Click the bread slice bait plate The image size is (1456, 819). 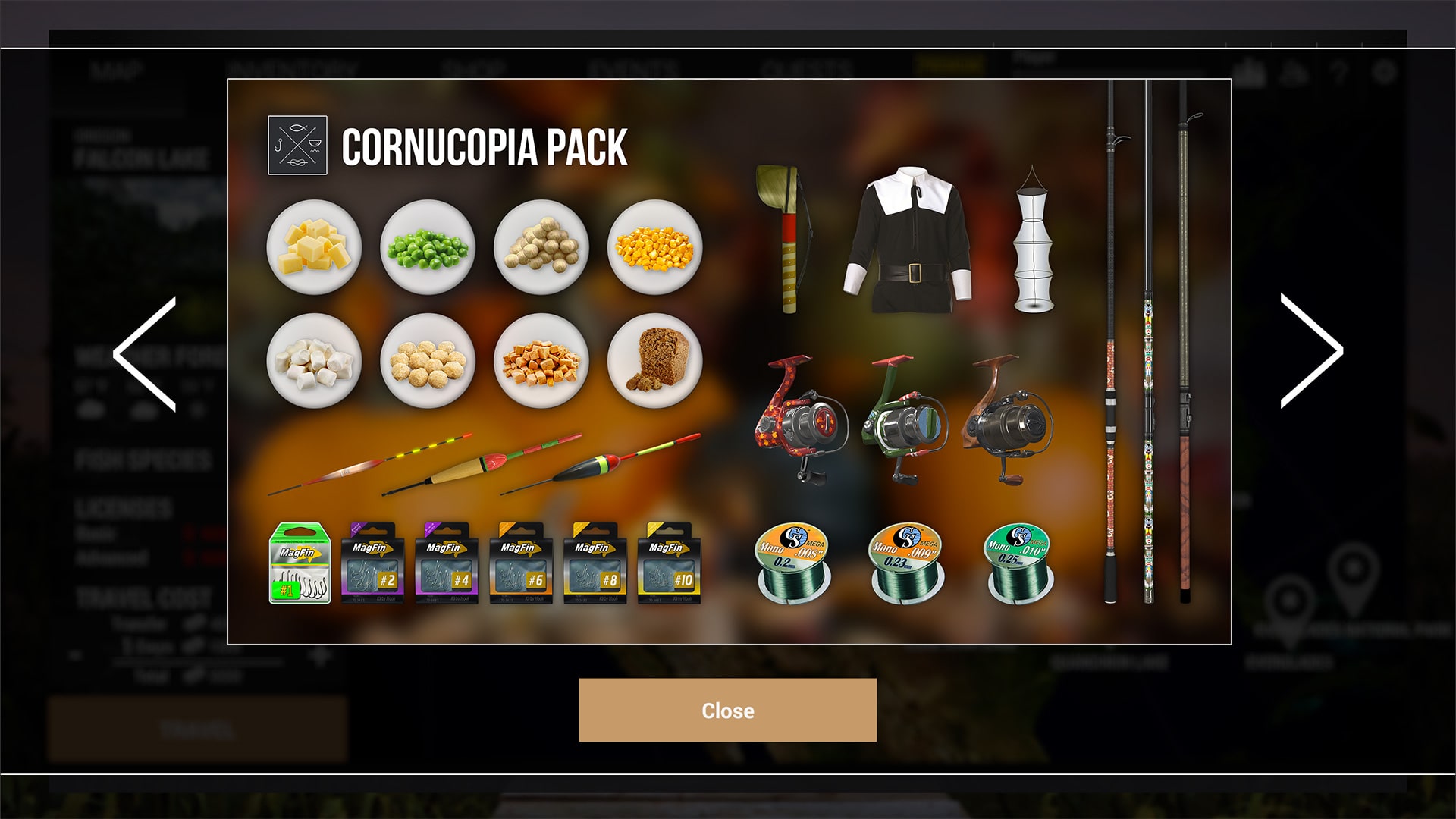pos(657,361)
